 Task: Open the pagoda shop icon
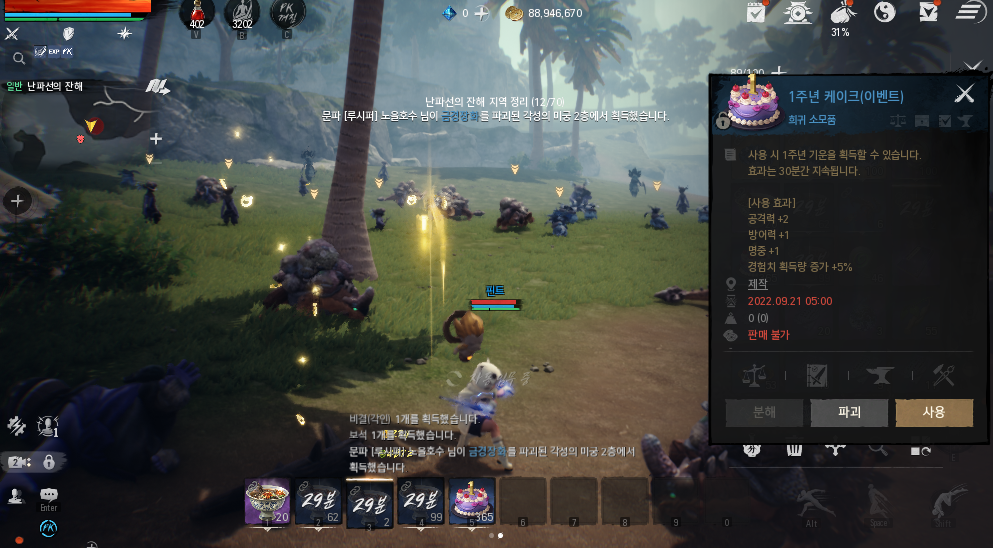coord(799,12)
